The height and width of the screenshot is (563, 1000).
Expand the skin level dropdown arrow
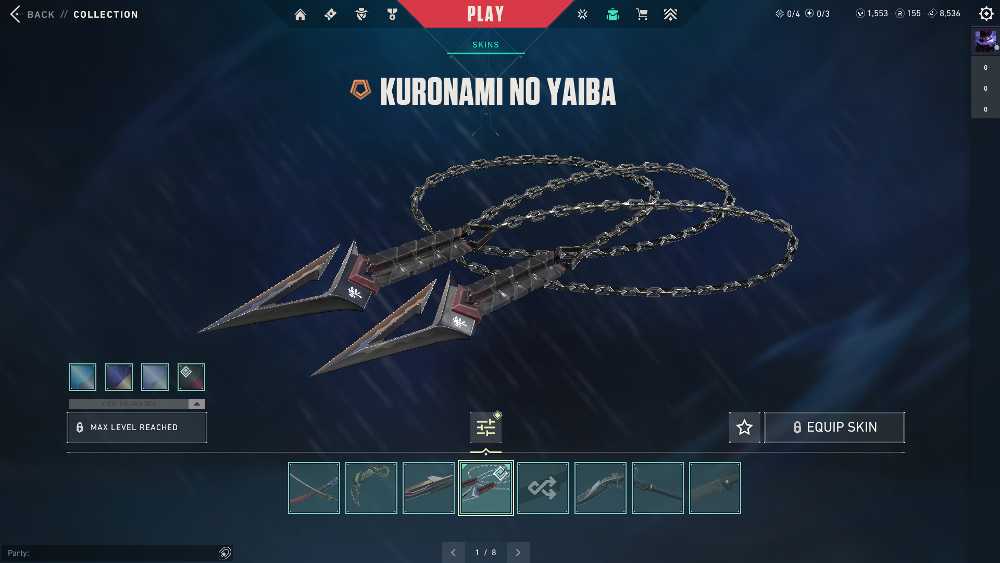[x=197, y=404]
